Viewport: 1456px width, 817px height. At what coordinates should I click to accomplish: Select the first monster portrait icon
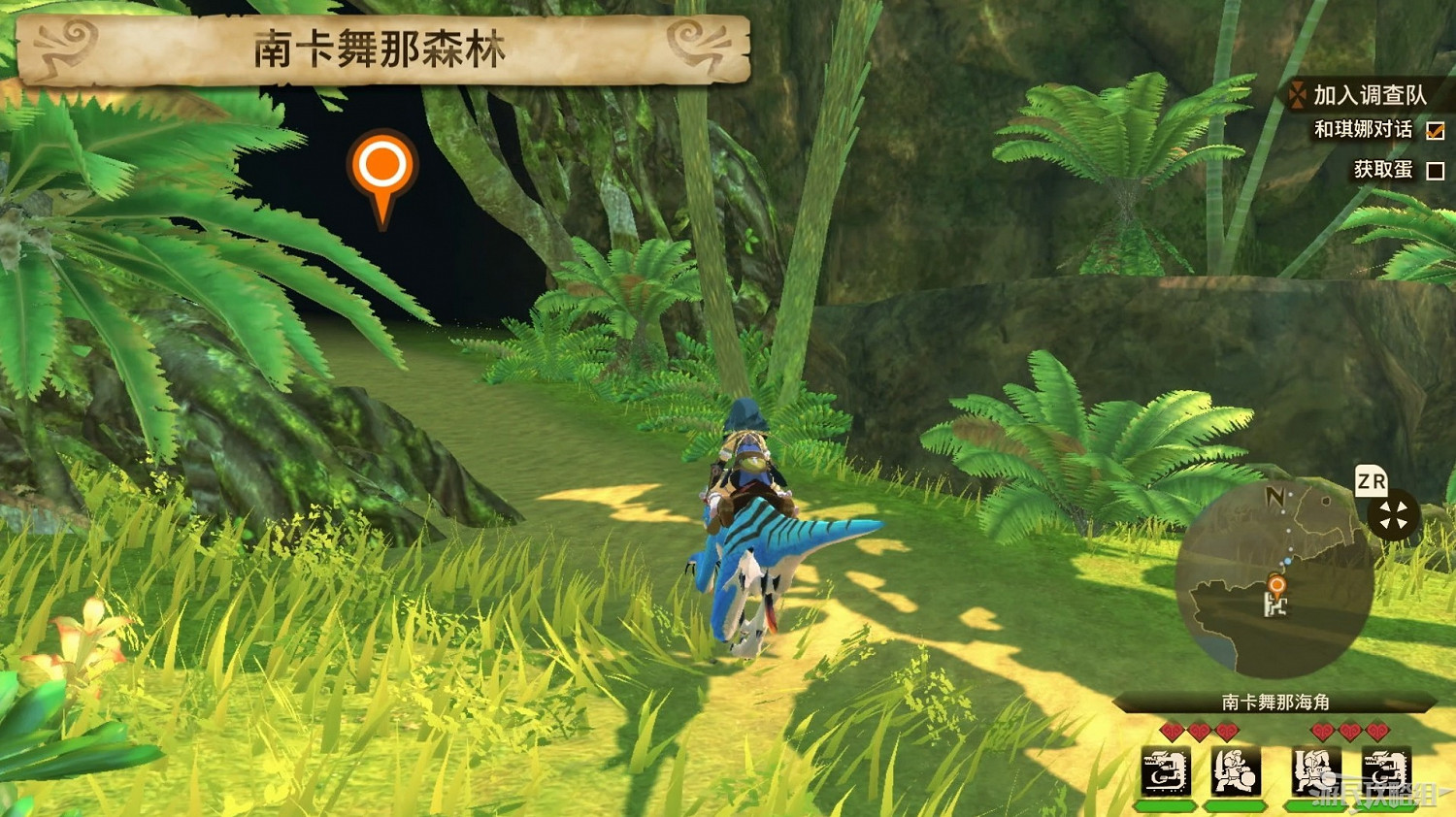[x=1164, y=772]
